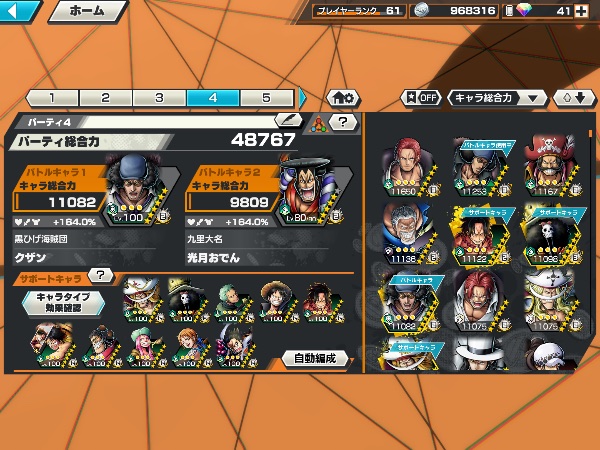Edit party name with the pencil icon
600x450 pixels.
tap(290, 120)
